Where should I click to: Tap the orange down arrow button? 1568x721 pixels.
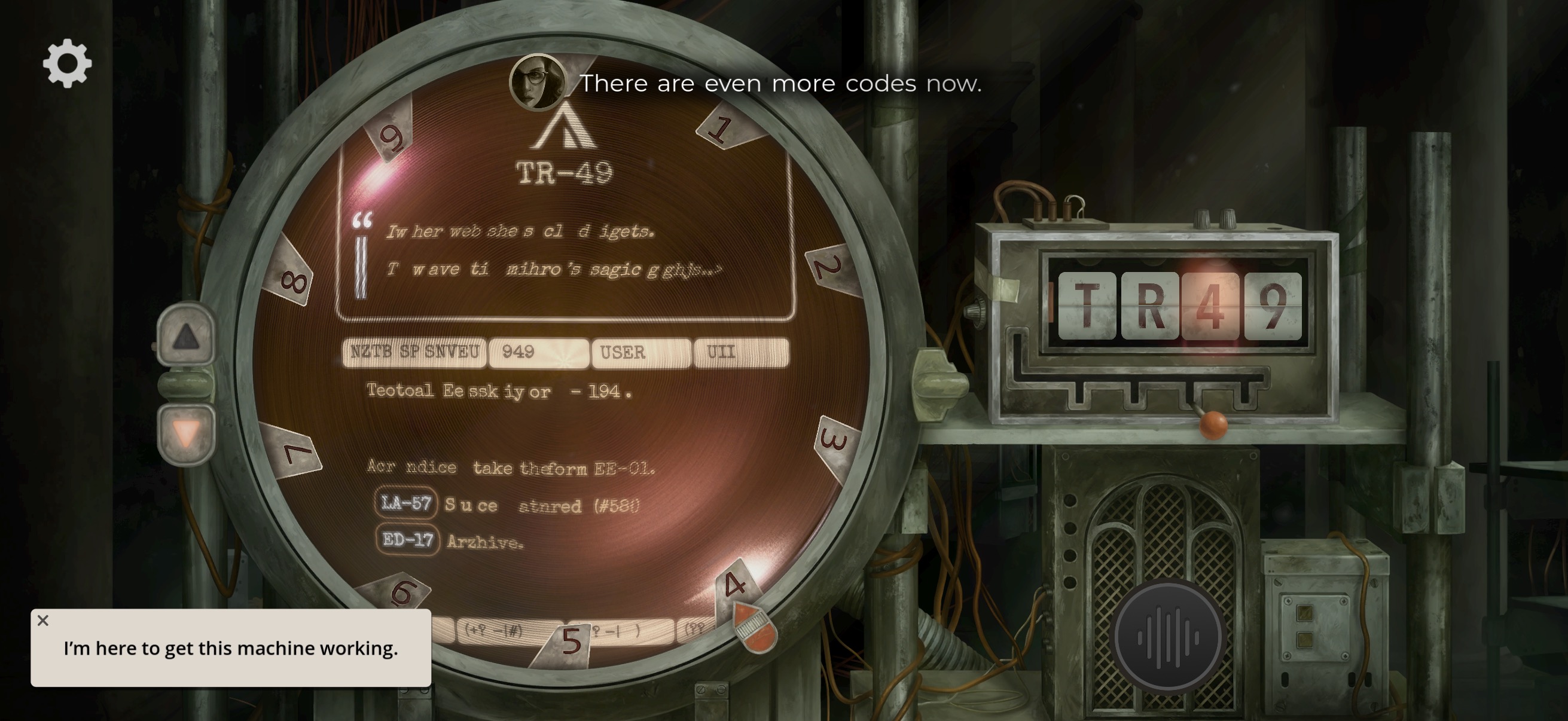[x=185, y=434]
